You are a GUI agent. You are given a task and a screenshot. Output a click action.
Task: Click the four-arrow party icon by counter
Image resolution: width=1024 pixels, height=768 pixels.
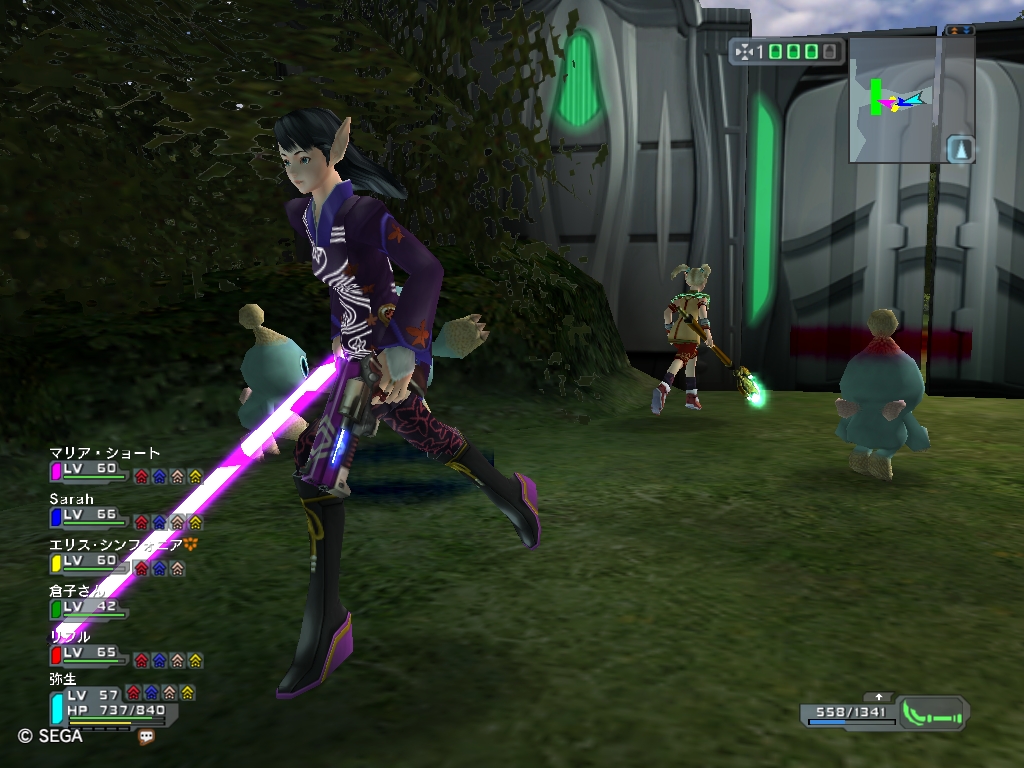[744, 51]
